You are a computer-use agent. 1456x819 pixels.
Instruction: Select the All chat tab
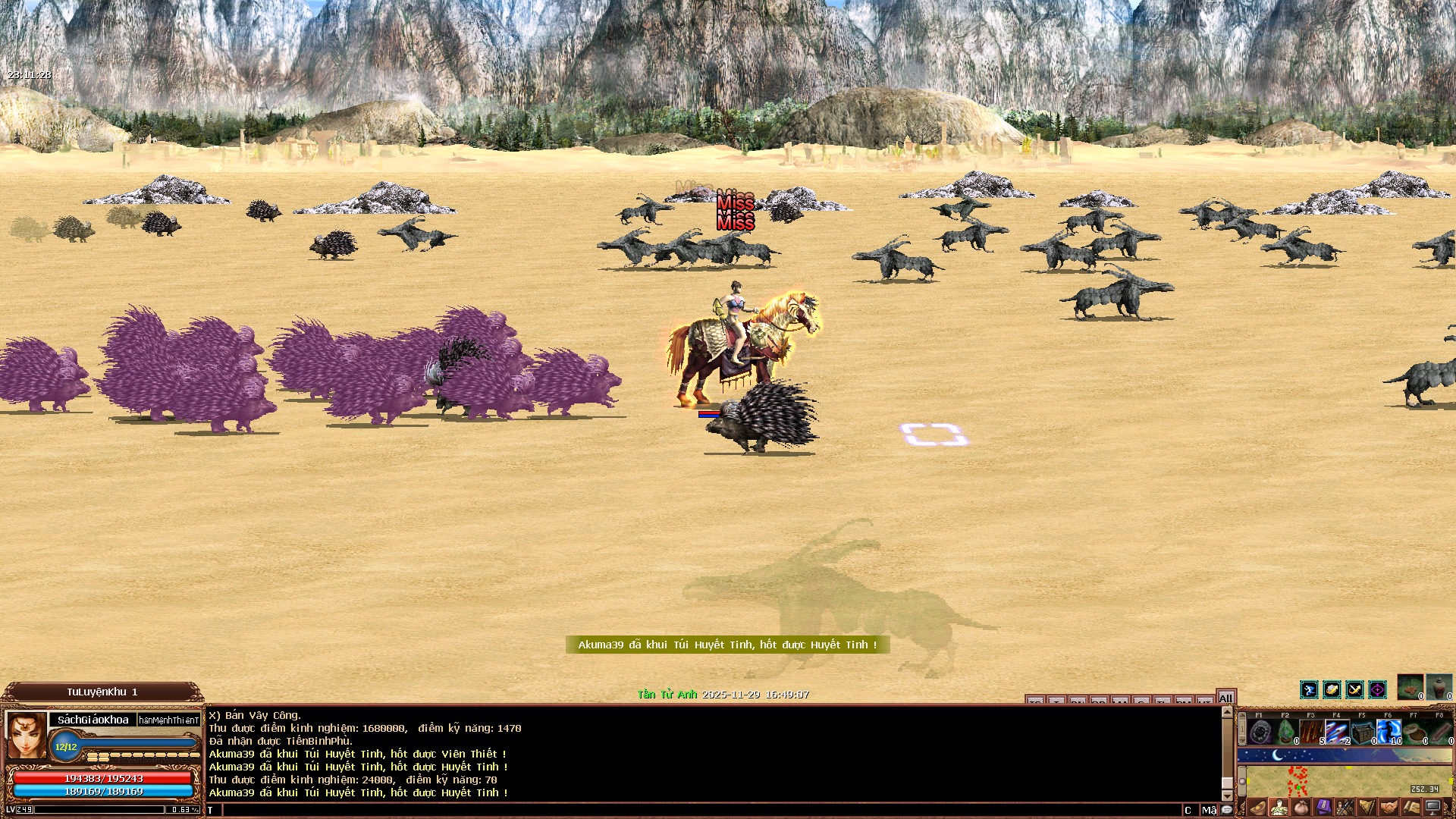(x=1225, y=698)
